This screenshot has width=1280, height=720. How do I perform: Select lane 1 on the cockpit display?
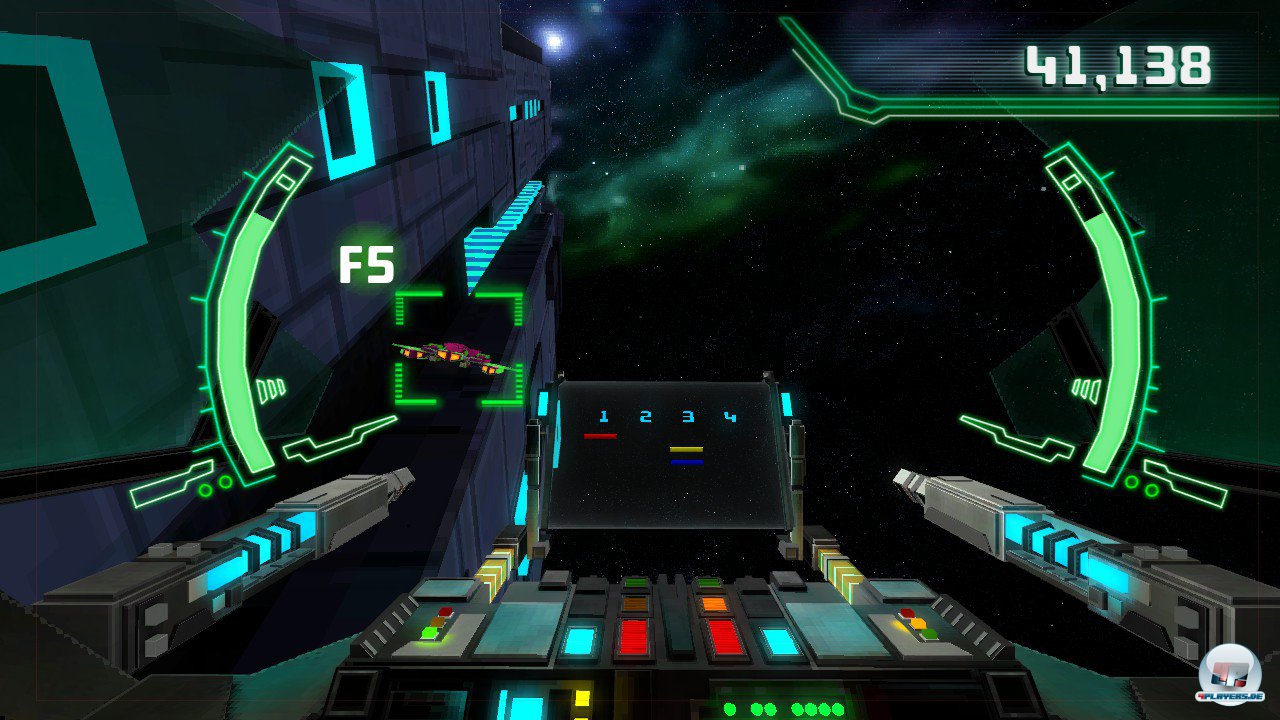point(603,417)
